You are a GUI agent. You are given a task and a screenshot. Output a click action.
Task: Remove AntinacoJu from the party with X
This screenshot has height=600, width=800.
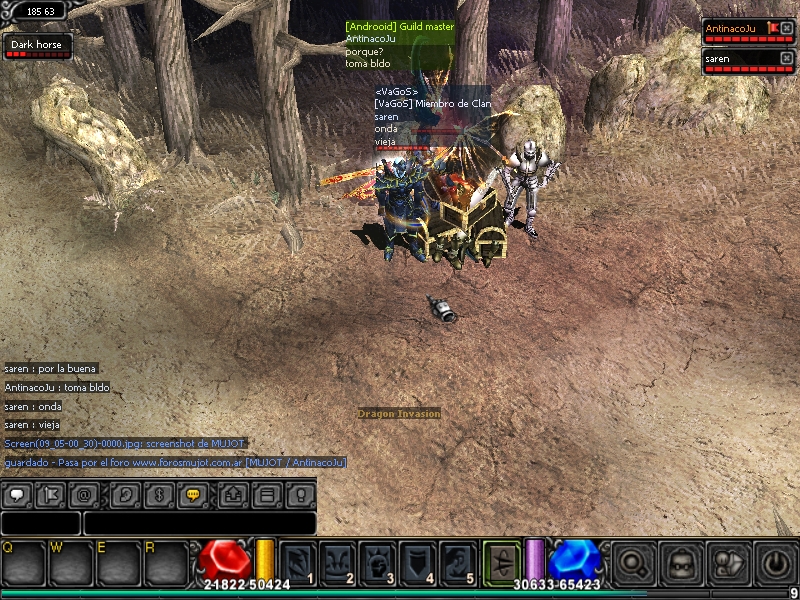786,29
